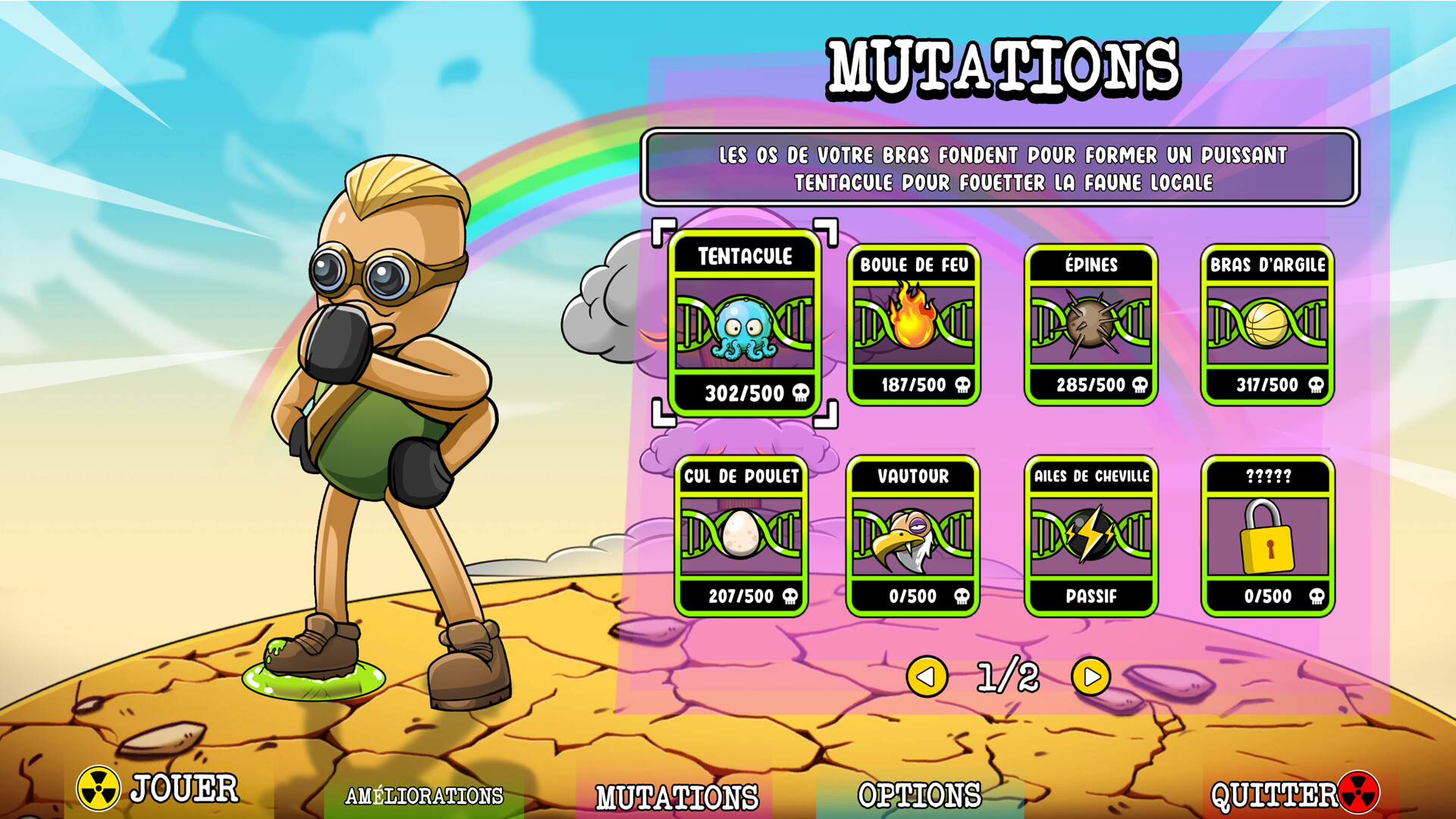Show the next mutations page

tap(1090, 676)
